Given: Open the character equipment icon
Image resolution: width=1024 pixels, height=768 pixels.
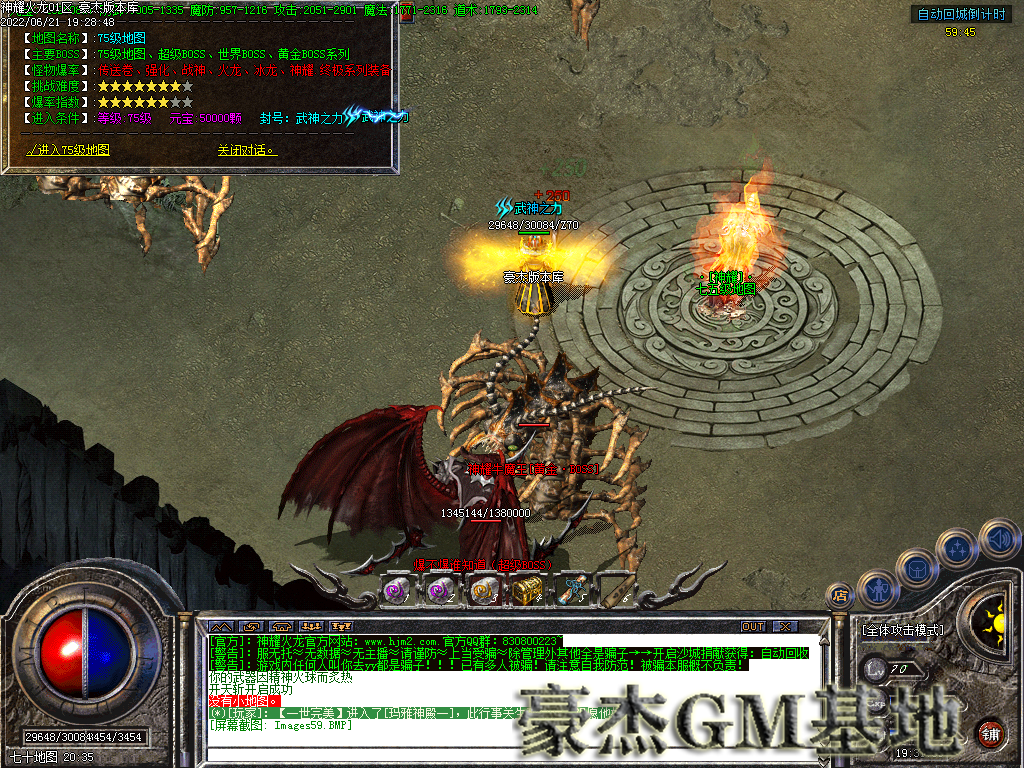Looking at the screenshot, I should 878,588.
